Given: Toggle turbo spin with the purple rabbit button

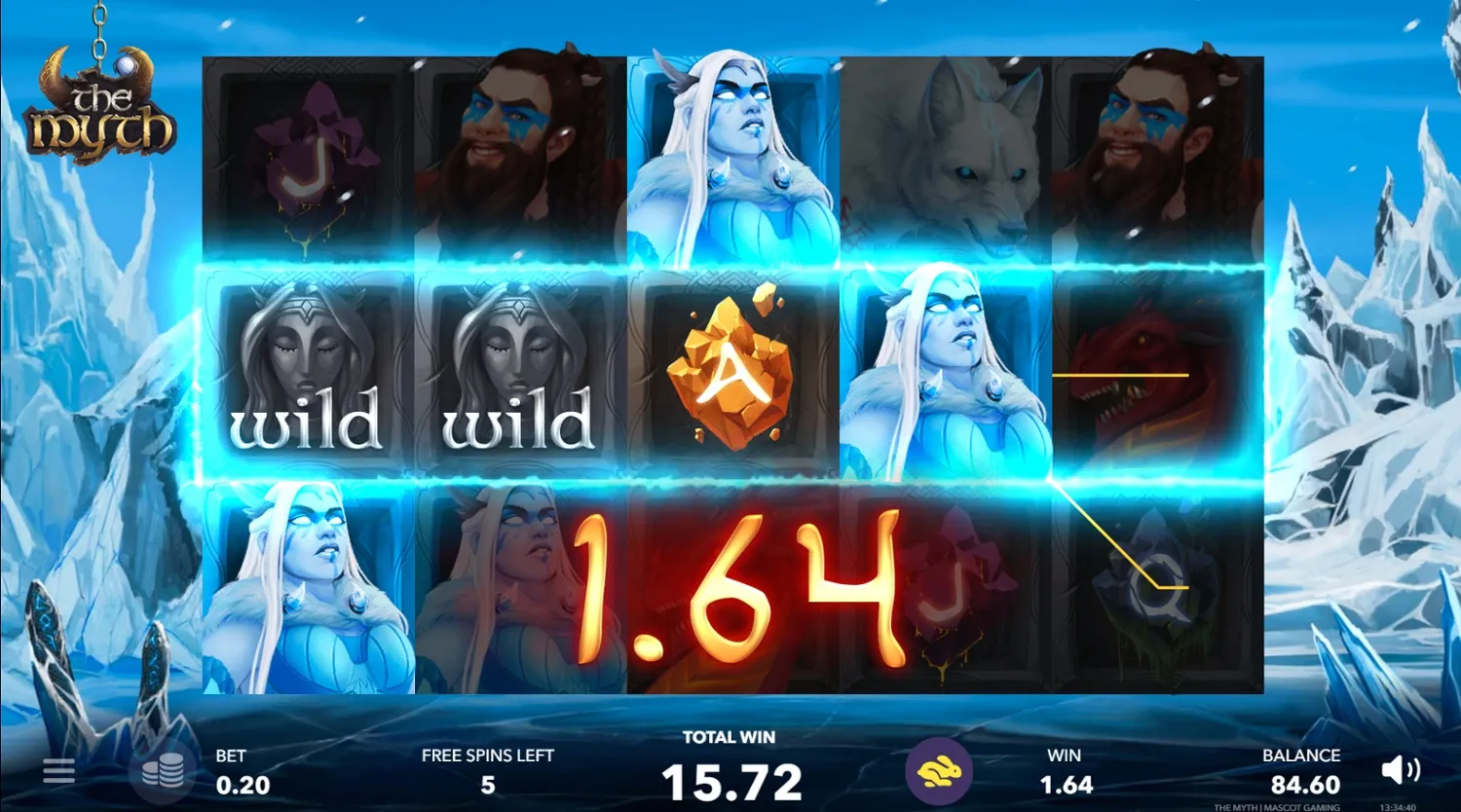Looking at the screenshot, I should tap(940, 770).
